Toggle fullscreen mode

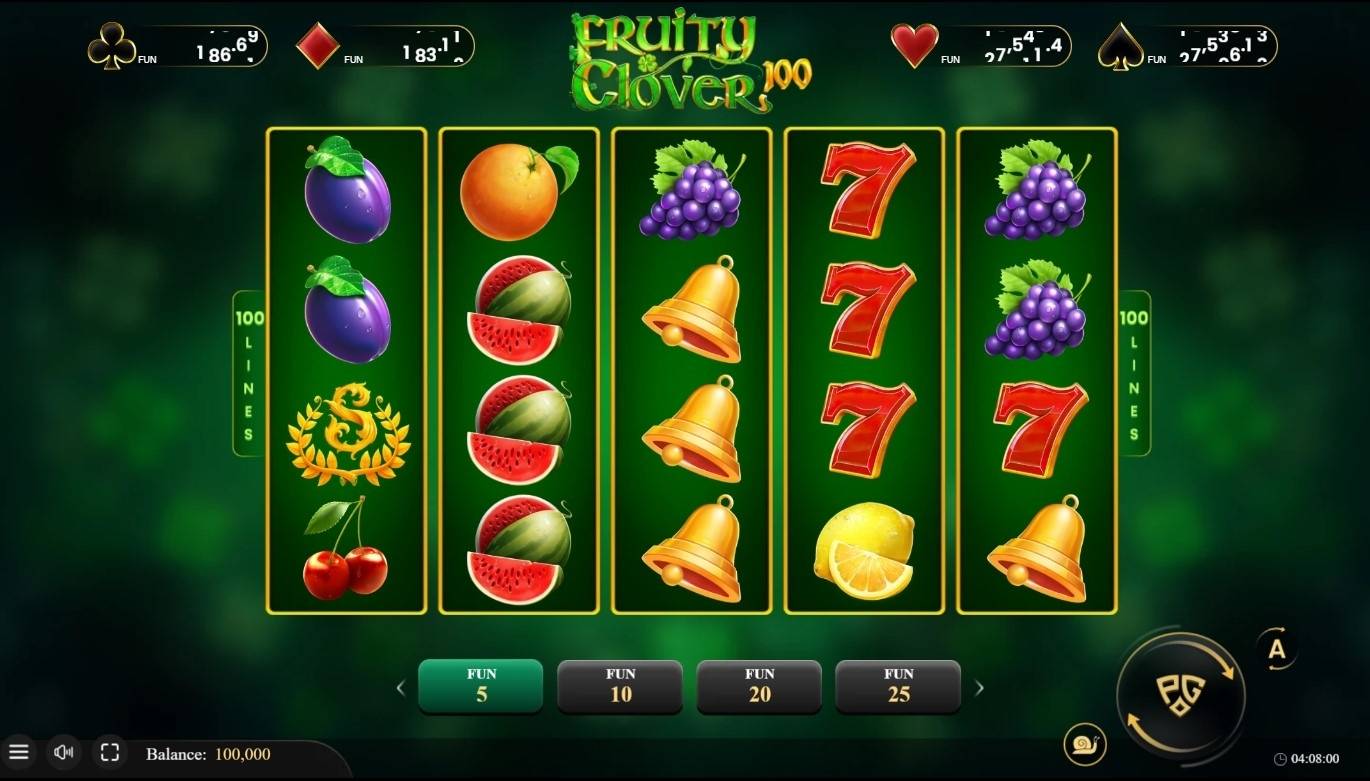(x=108, y=752)
